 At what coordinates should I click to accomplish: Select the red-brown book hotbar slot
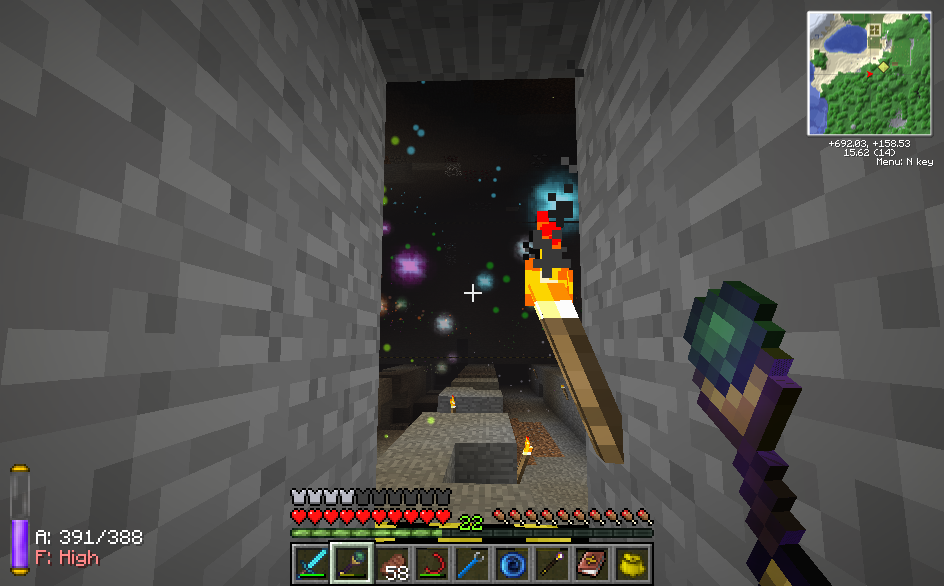click(x=592, y=563)
